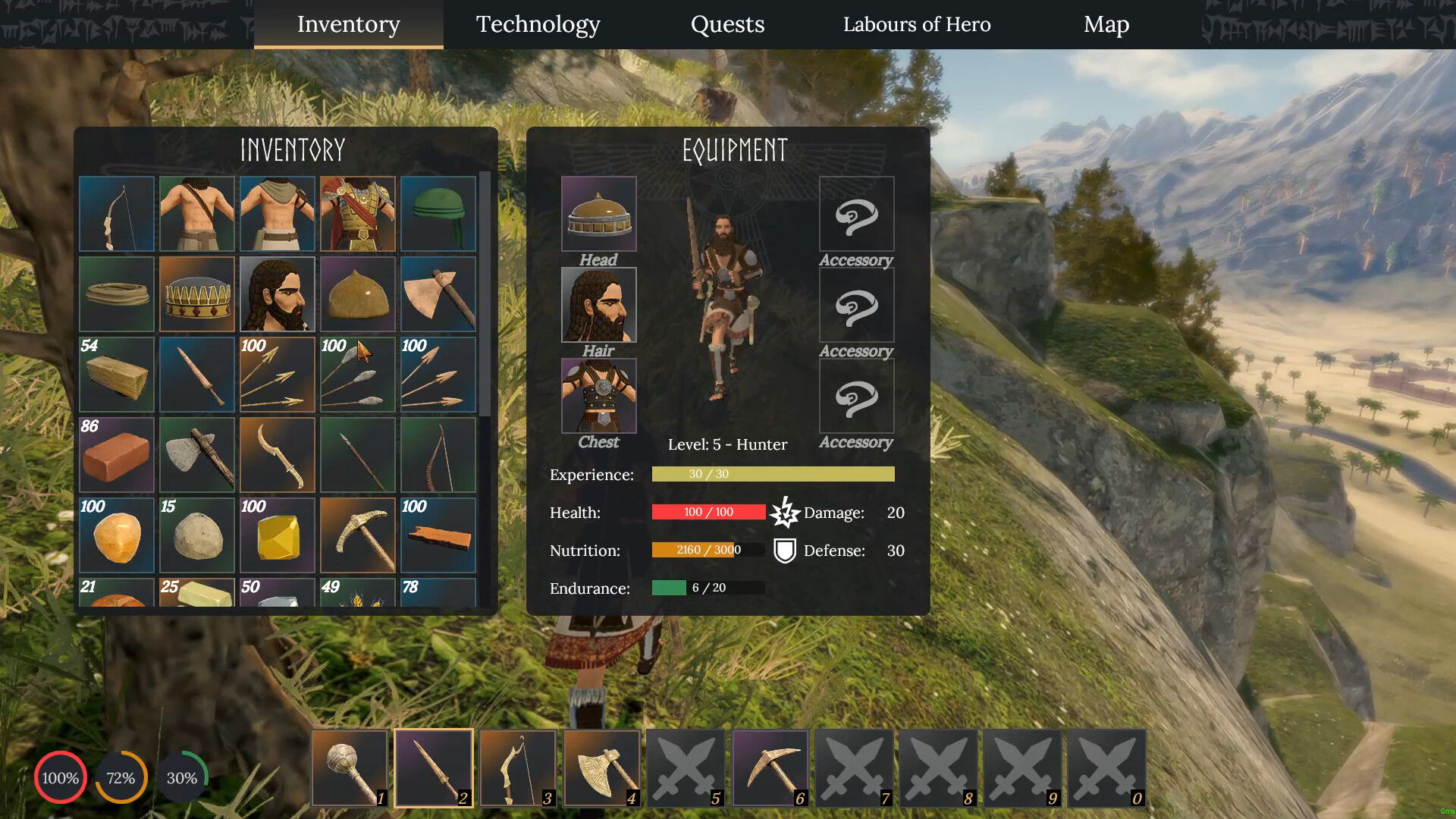1456x819 pixels.
Task: Select the bronze helmet item in inventory
Action: [x=357, y=294]
